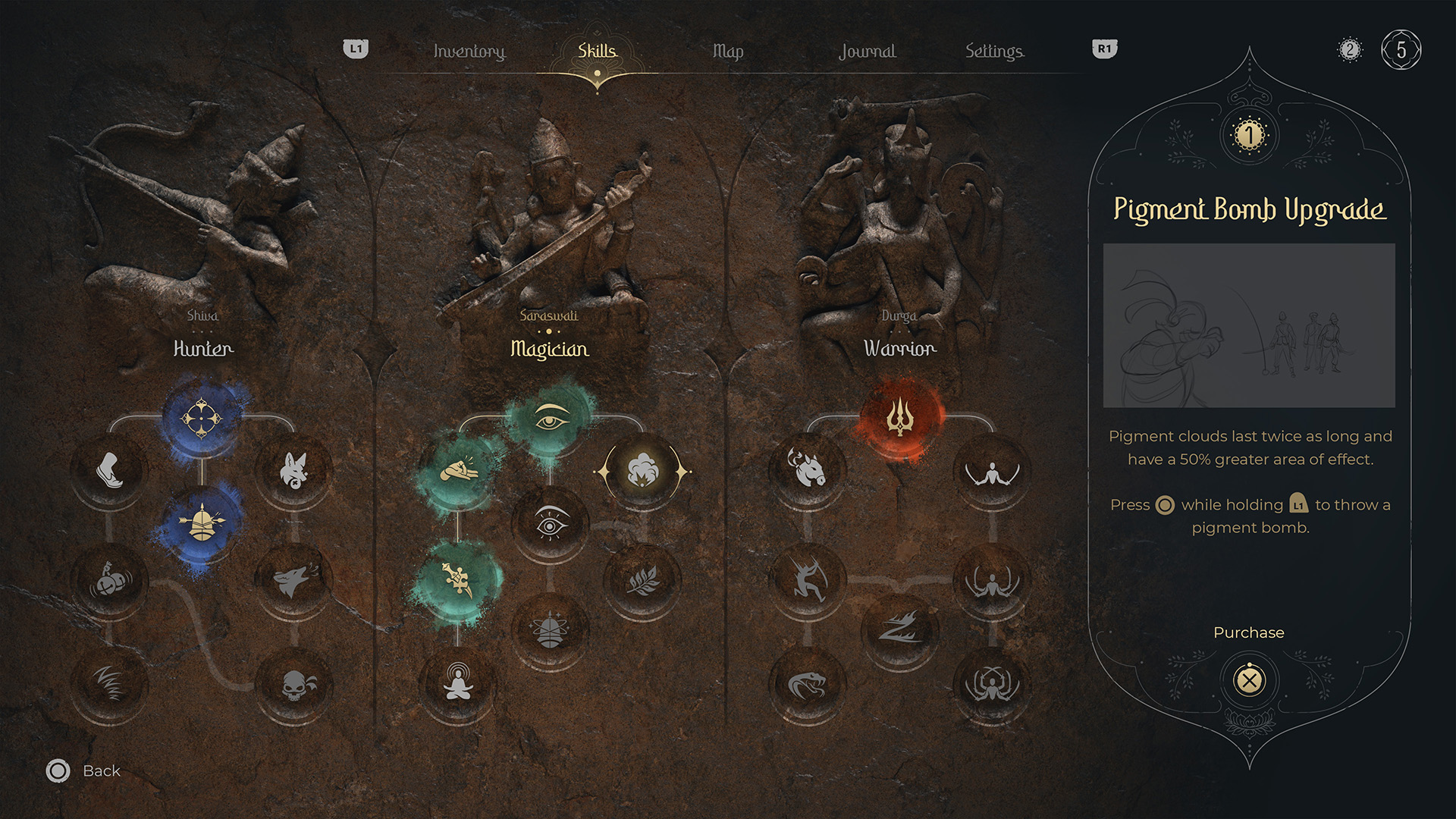Viewport: 1456px width, 819px height.
Task: Select the blue crosshair Hunter skill
Action: tap(202, 419)
